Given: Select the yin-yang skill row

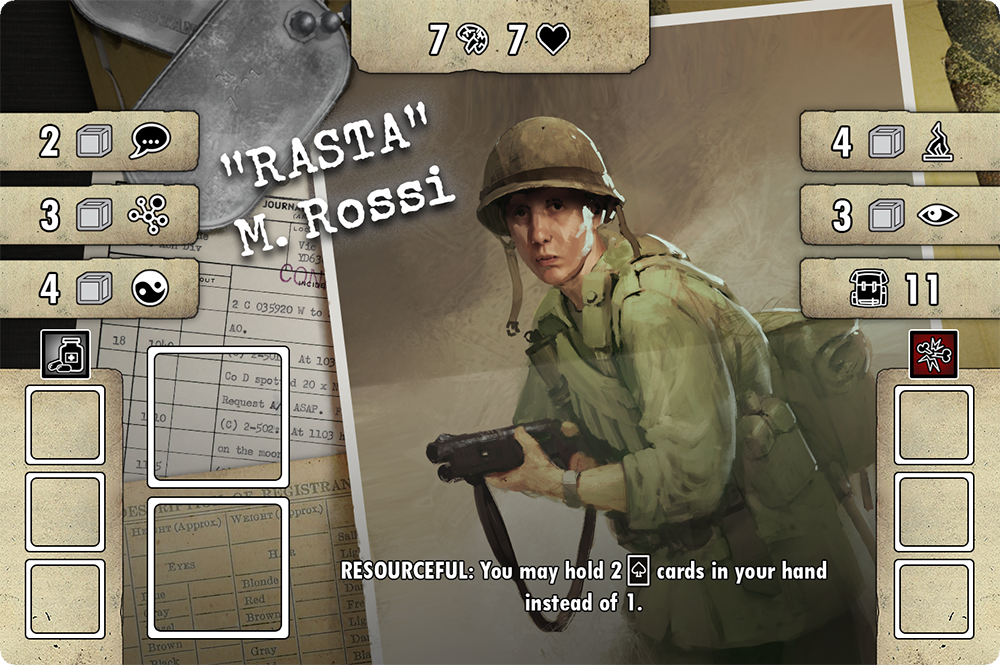Looking at the screenshot, I should click(100, 288).
